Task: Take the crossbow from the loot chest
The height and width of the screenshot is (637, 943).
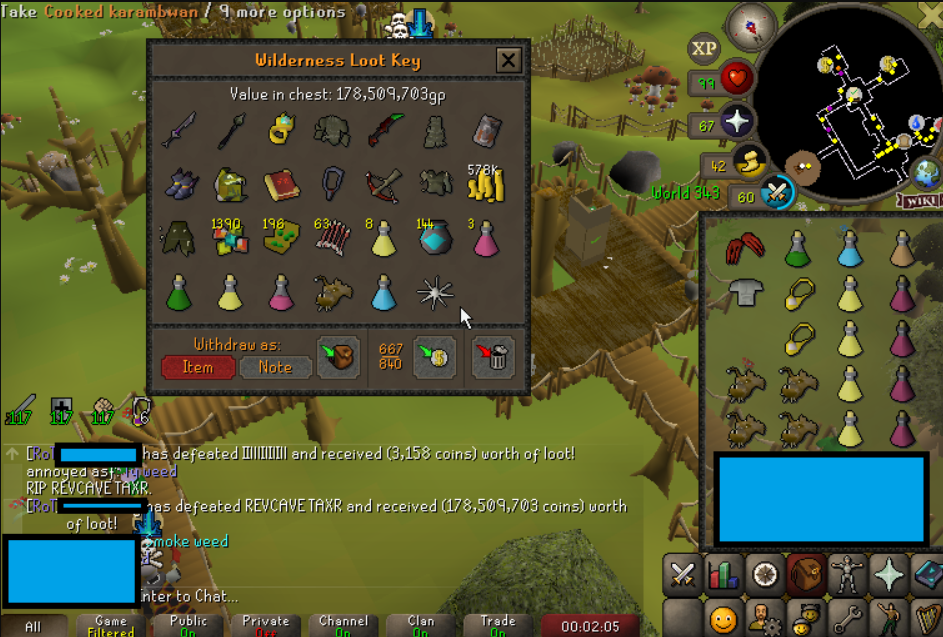Action: pyautogui.click(x=384, y=184)
